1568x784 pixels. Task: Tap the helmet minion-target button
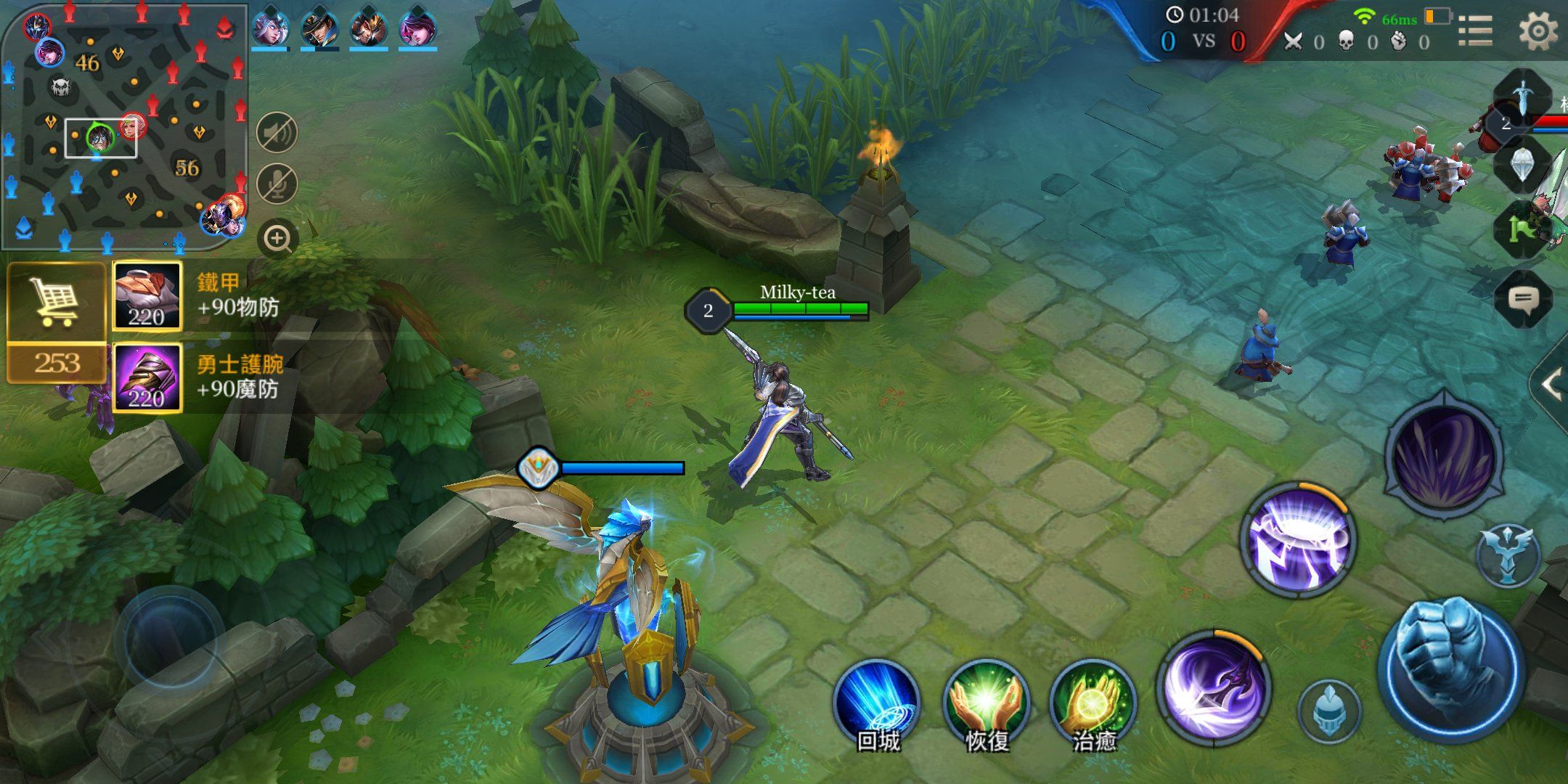point(1328,710)
